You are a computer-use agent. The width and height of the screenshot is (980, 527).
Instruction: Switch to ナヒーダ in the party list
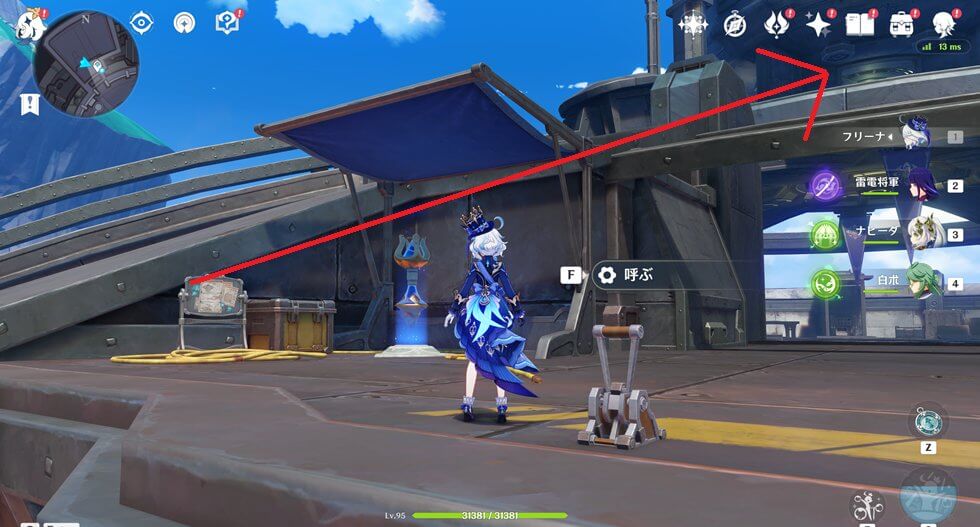pyautogui.click(x=916, y=233)
